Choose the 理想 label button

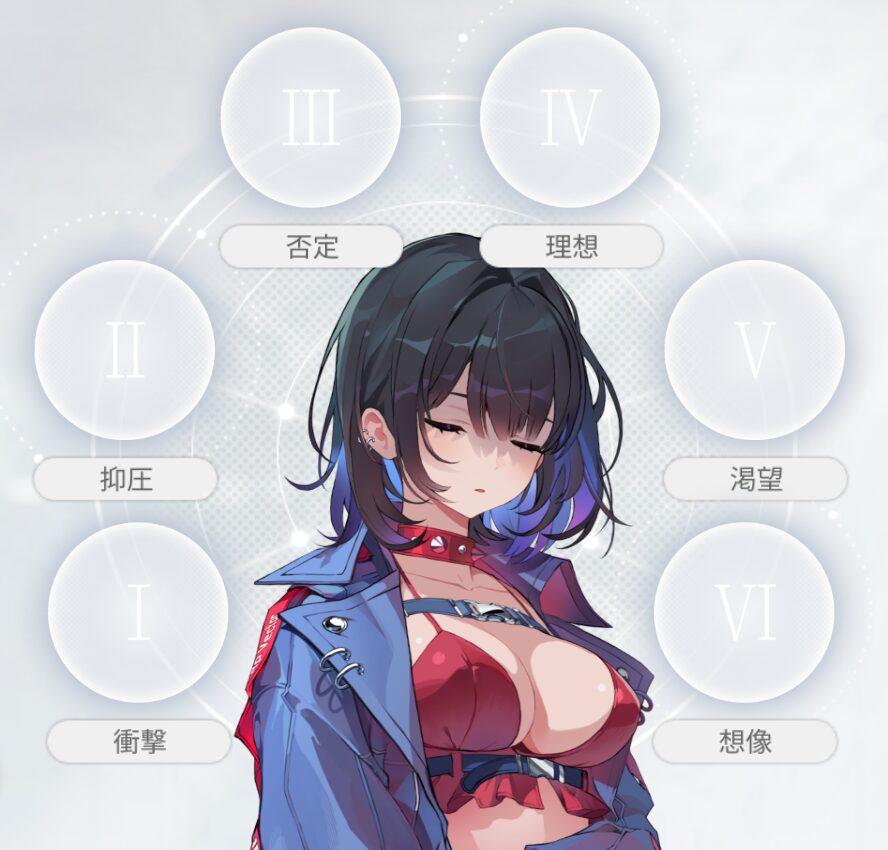click(571, 246)
